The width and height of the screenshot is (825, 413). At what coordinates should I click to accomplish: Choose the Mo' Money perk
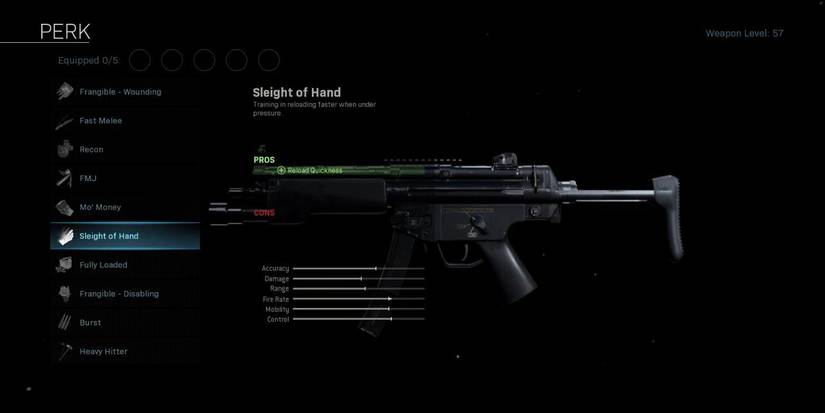click(100, 208)
